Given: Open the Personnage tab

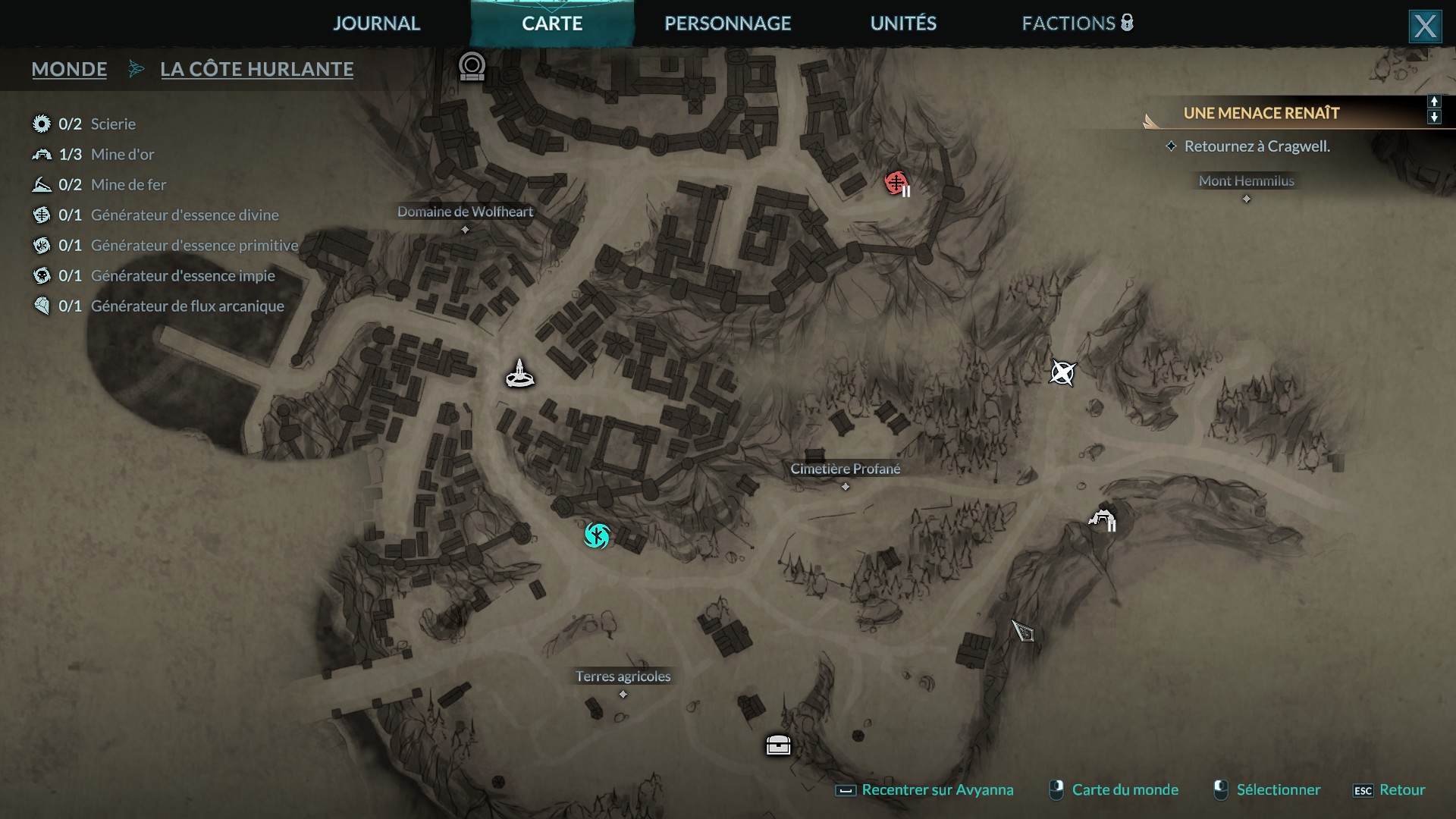Looking at the screenshot, I should pyautogui.click(x=727, y=24).
